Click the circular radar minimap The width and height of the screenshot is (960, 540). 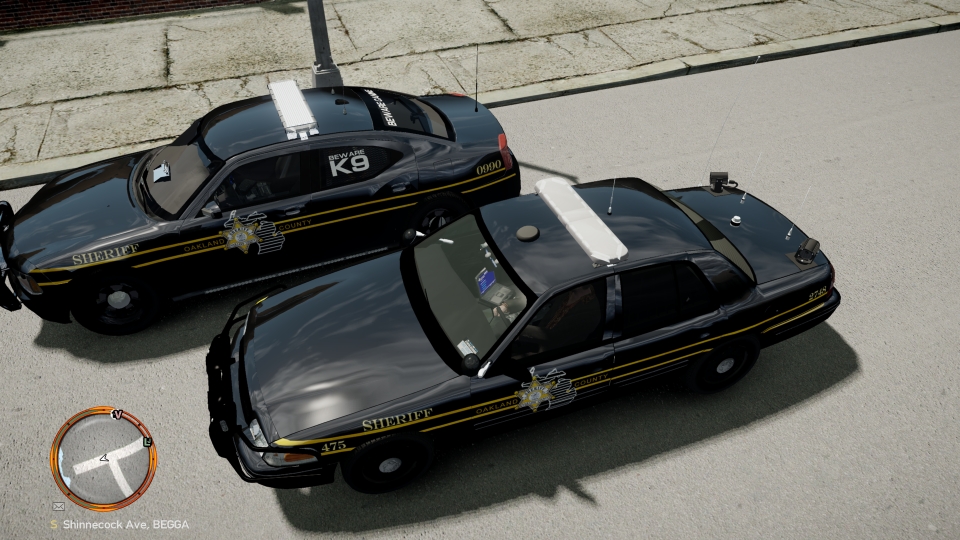pyautogui.click(x=103, y=458)
